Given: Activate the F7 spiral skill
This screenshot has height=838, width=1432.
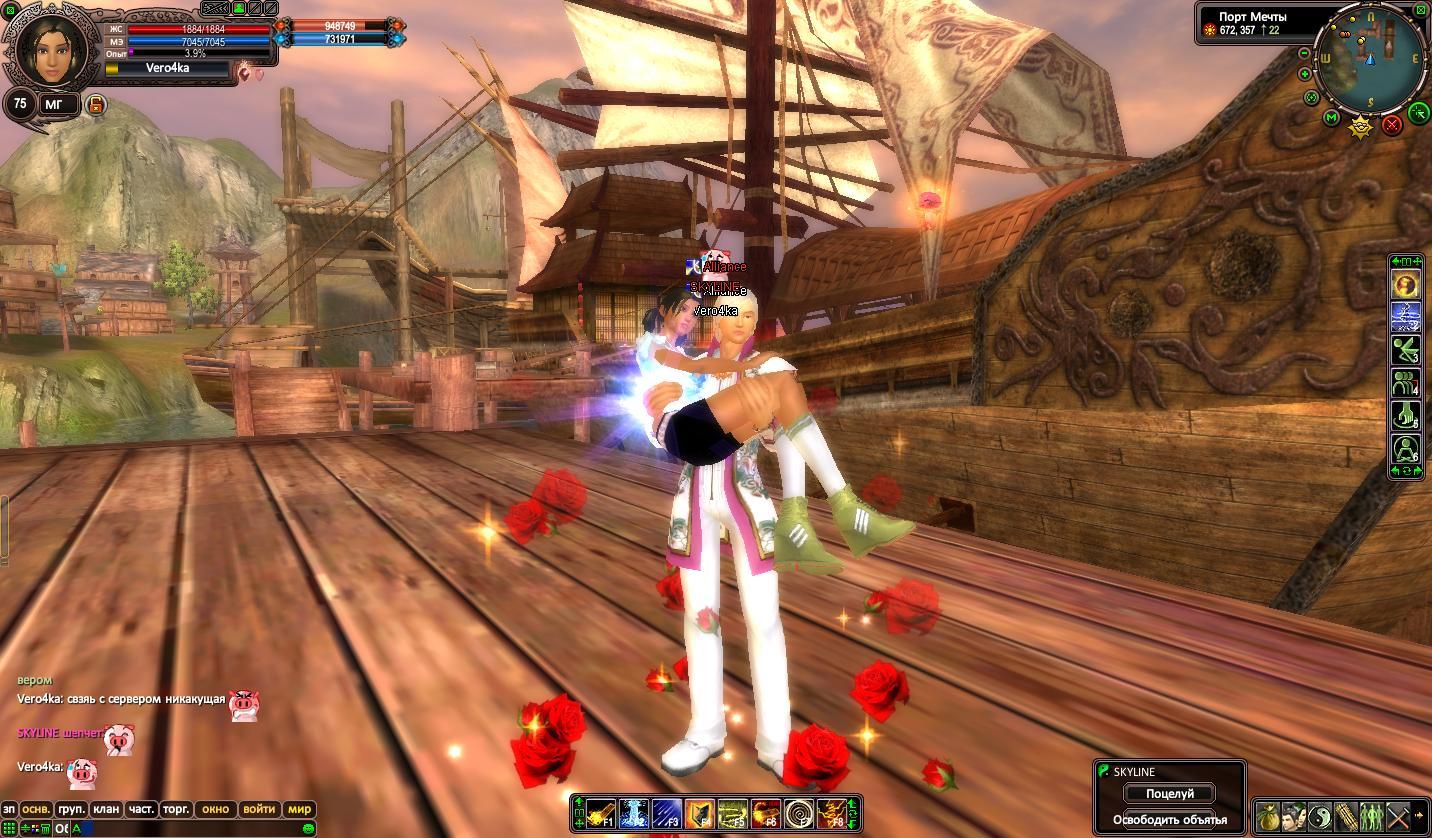Looking at the screenshot, I should [798, 814].
